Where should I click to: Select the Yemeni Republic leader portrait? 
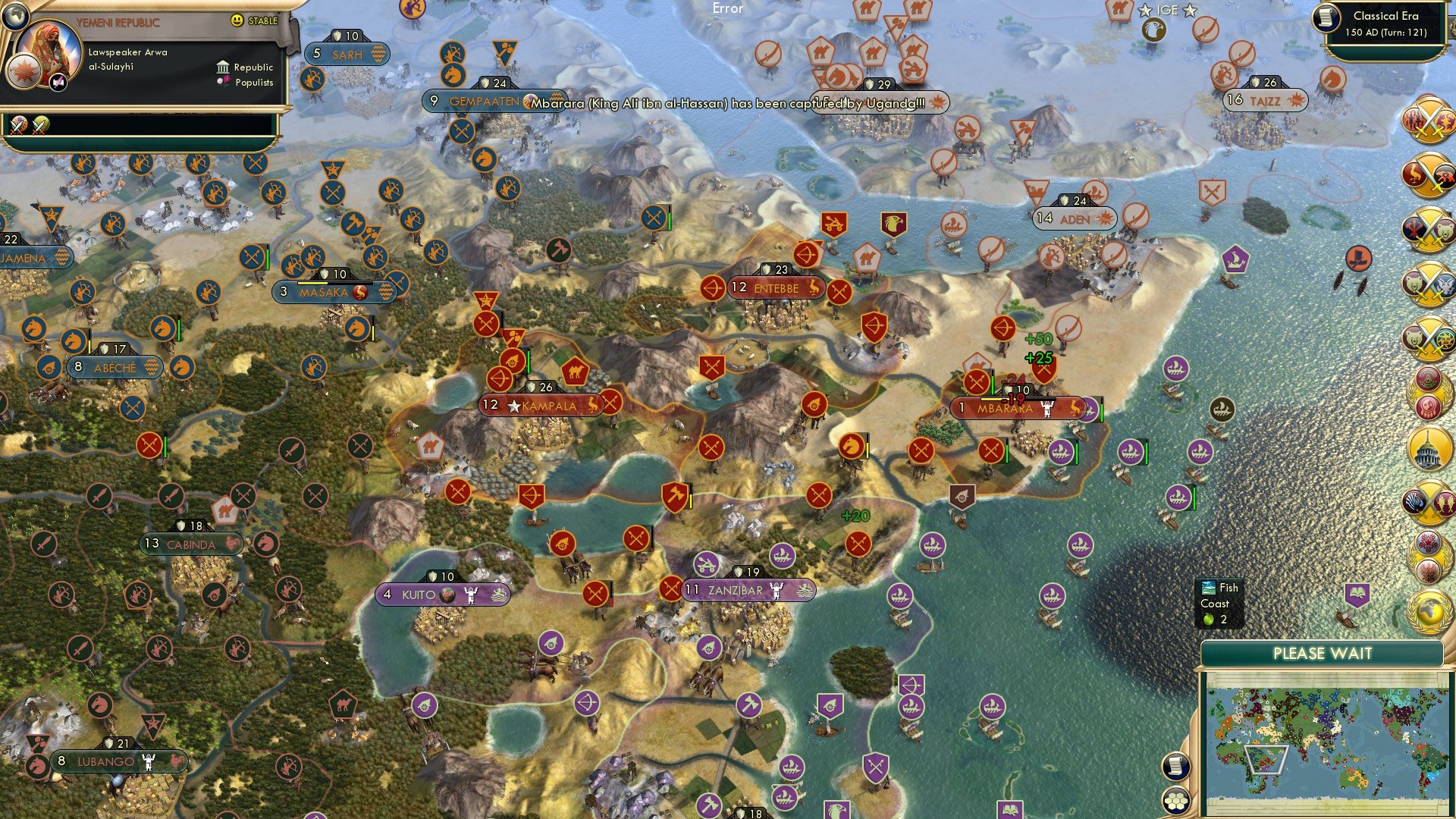point(49,48)
